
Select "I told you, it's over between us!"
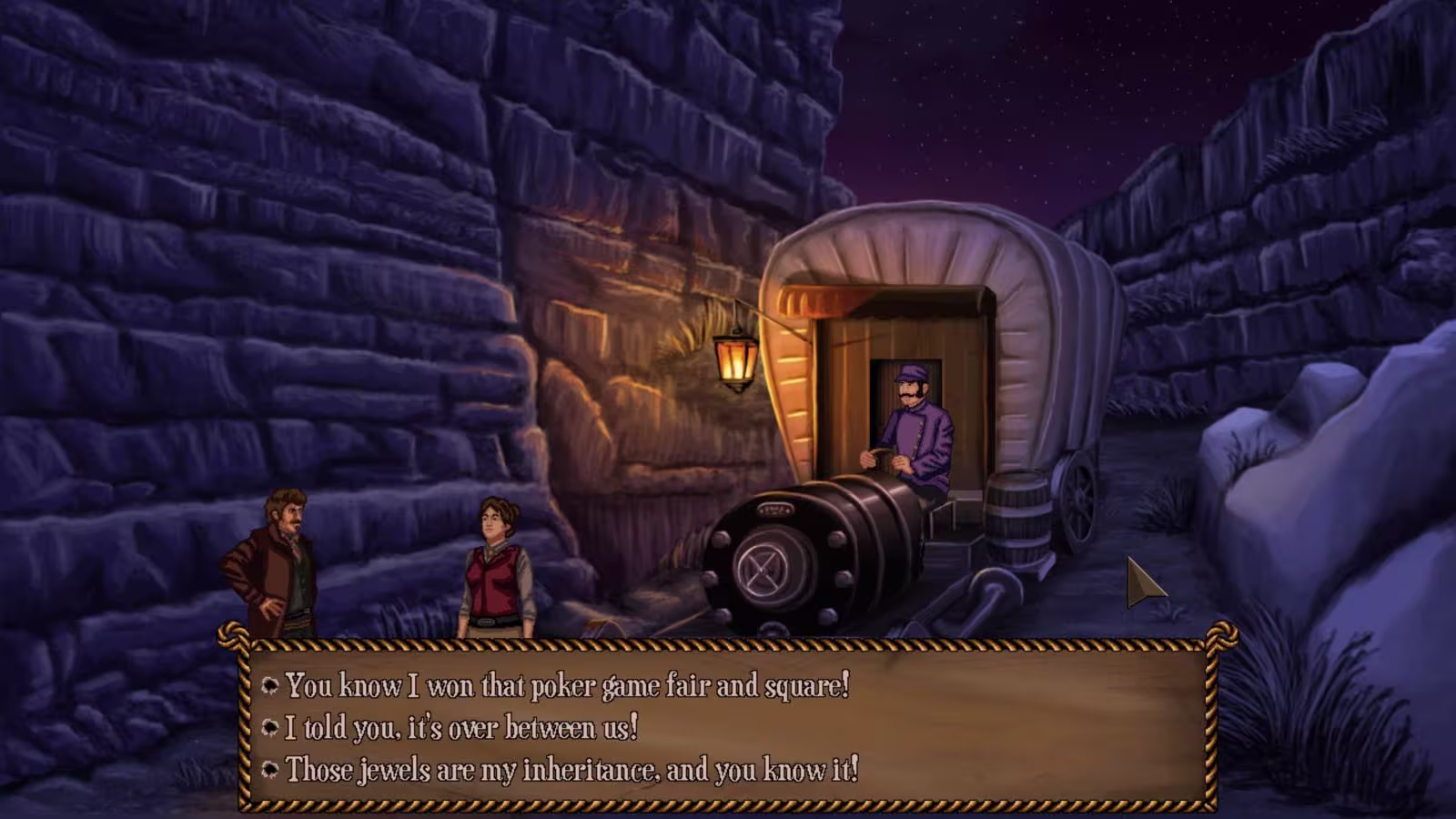tap(460, 727)
